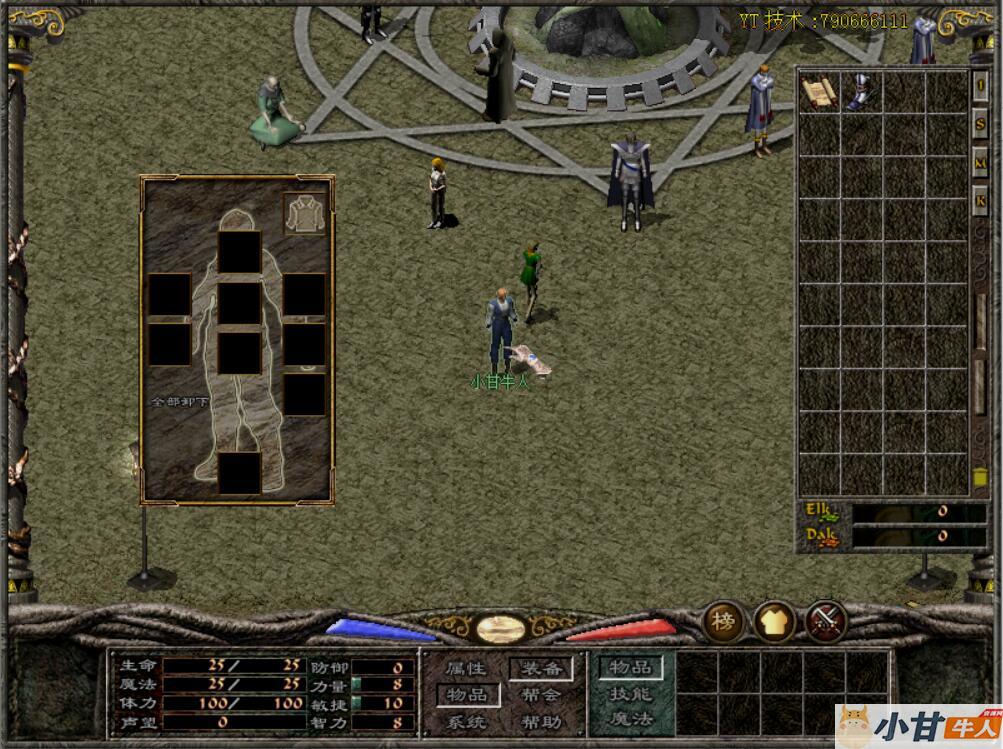Switch to the I side tab
This screenshot has width=1003, height=749.
pos(980,87)
